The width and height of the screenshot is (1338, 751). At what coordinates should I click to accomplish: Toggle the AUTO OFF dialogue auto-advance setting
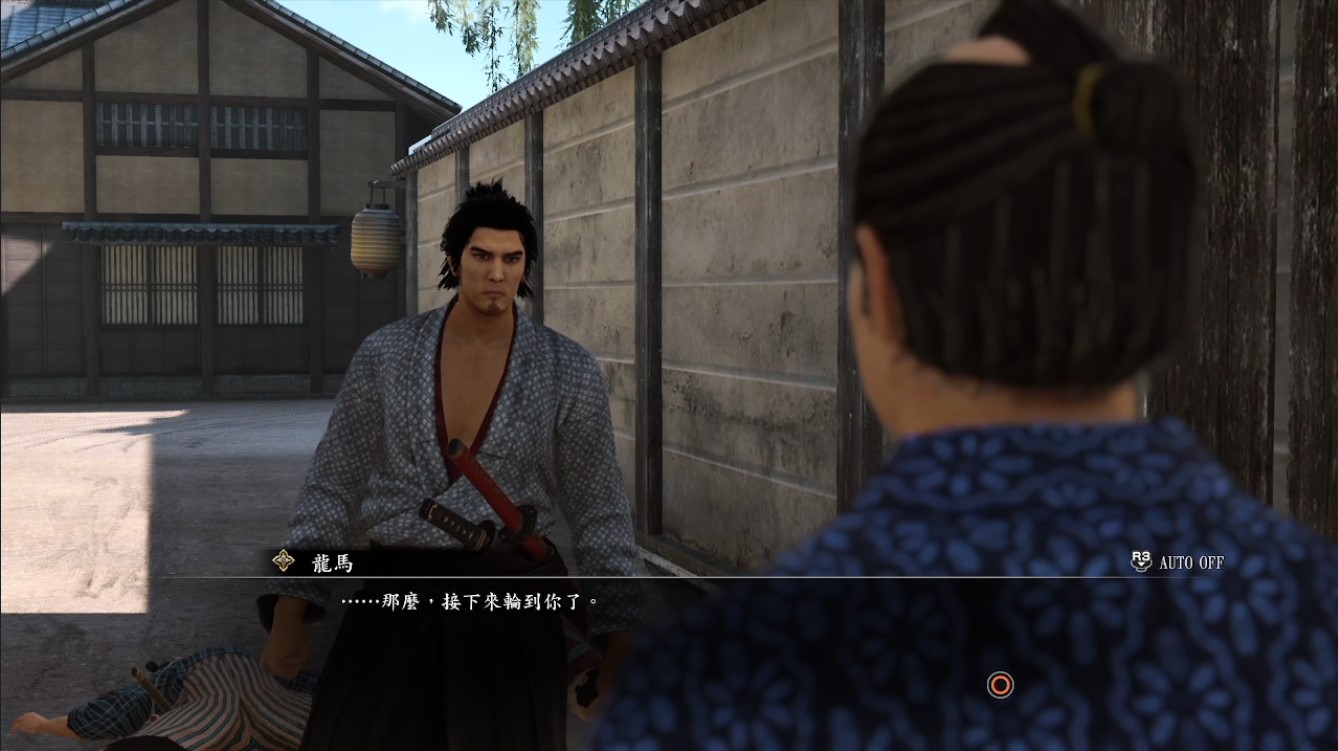[x=1177, y=562]
